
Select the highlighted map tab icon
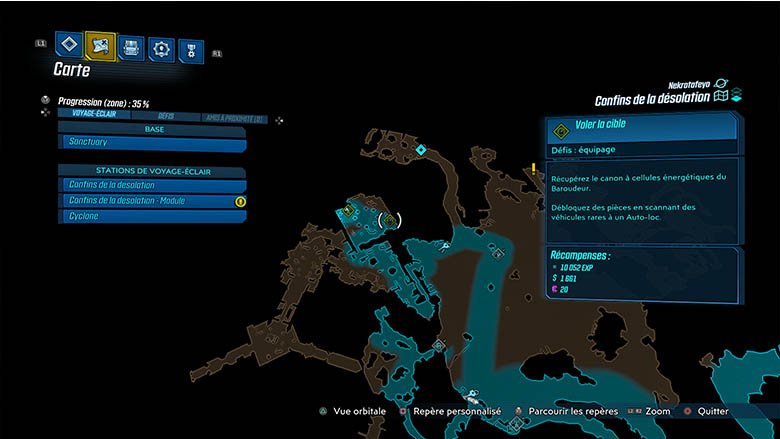(100, 45)
